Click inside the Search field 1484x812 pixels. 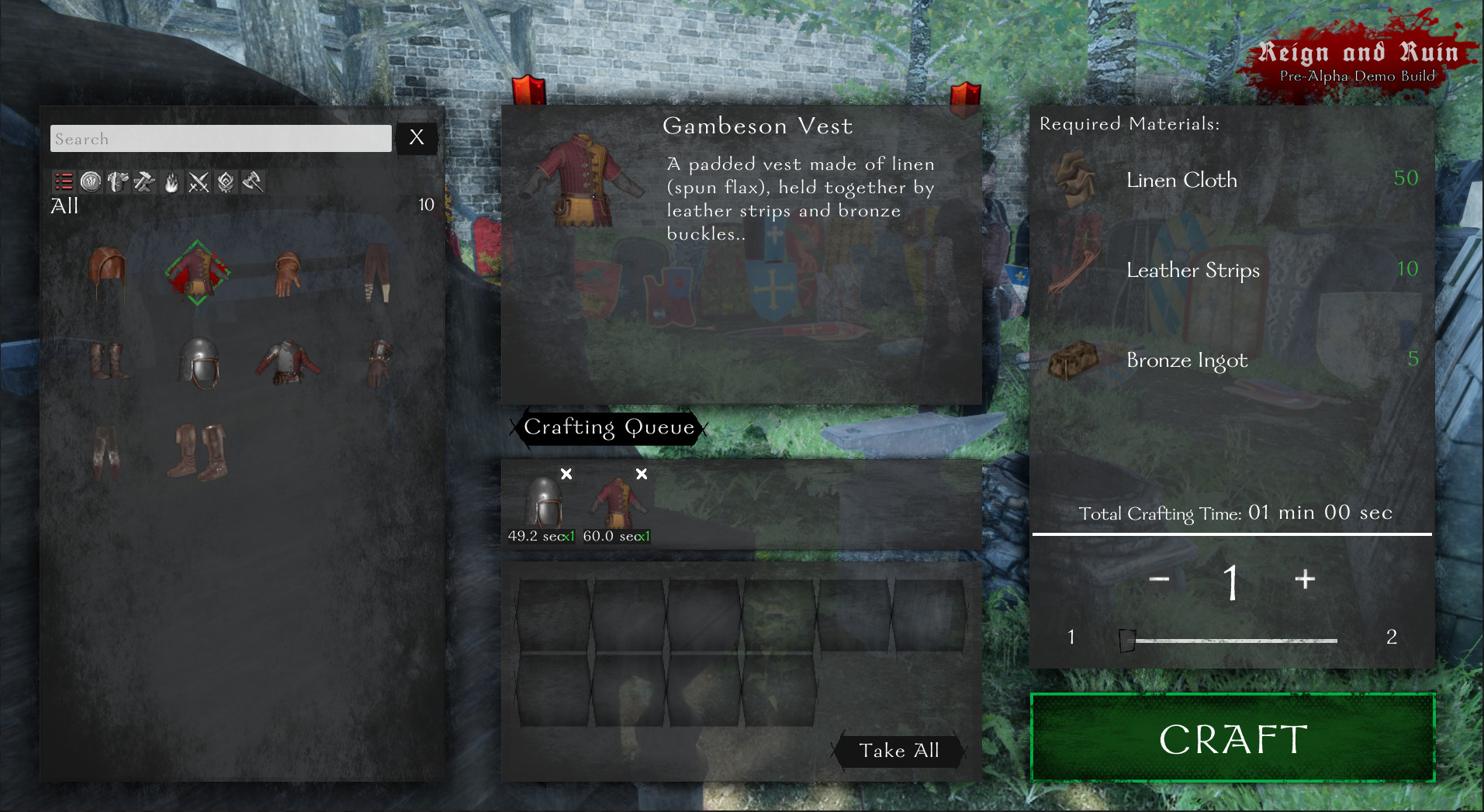[220, 138]
